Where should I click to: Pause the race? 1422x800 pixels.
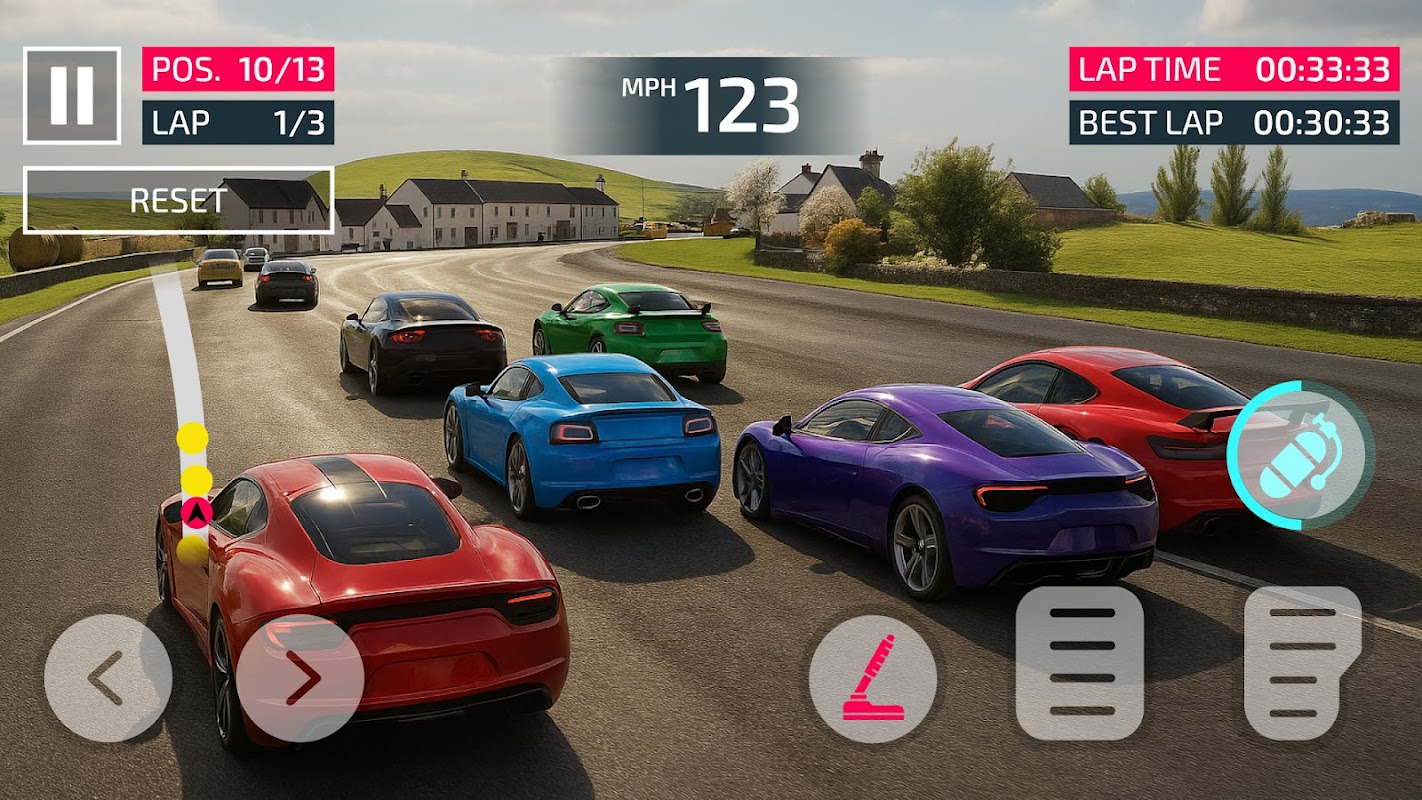coord(72,95)
